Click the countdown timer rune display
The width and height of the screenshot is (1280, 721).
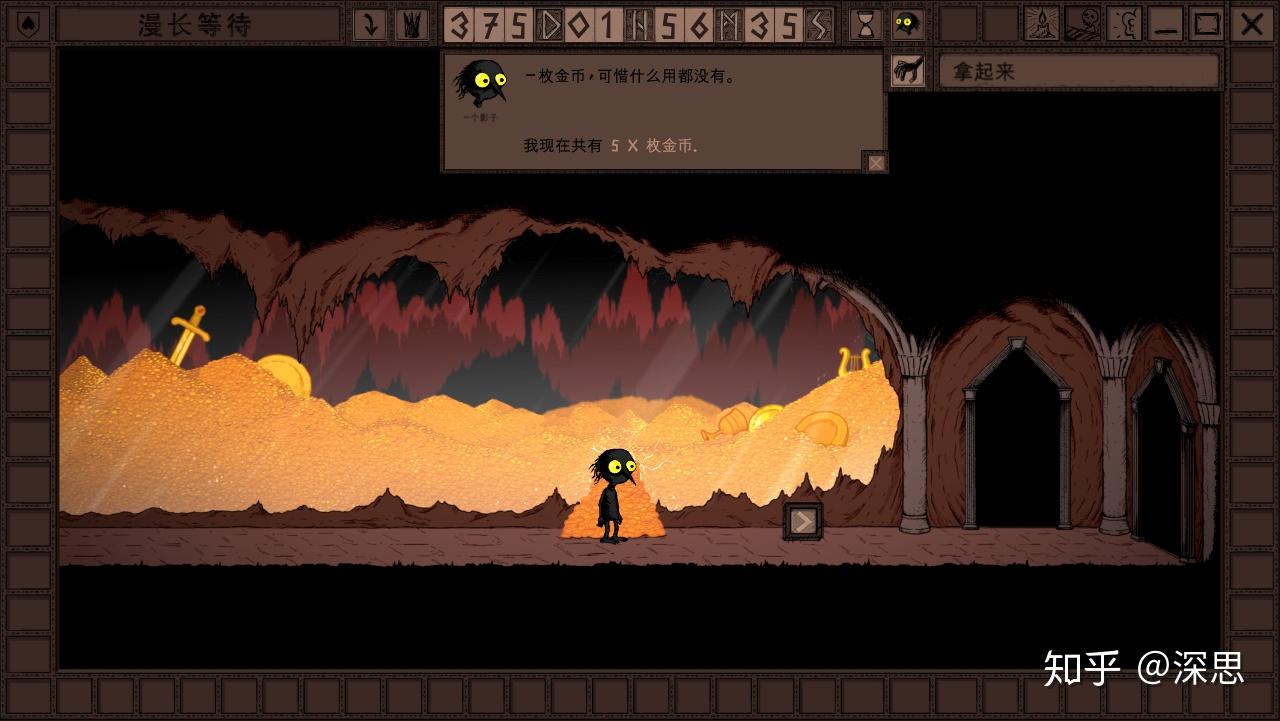coord(638,24)
